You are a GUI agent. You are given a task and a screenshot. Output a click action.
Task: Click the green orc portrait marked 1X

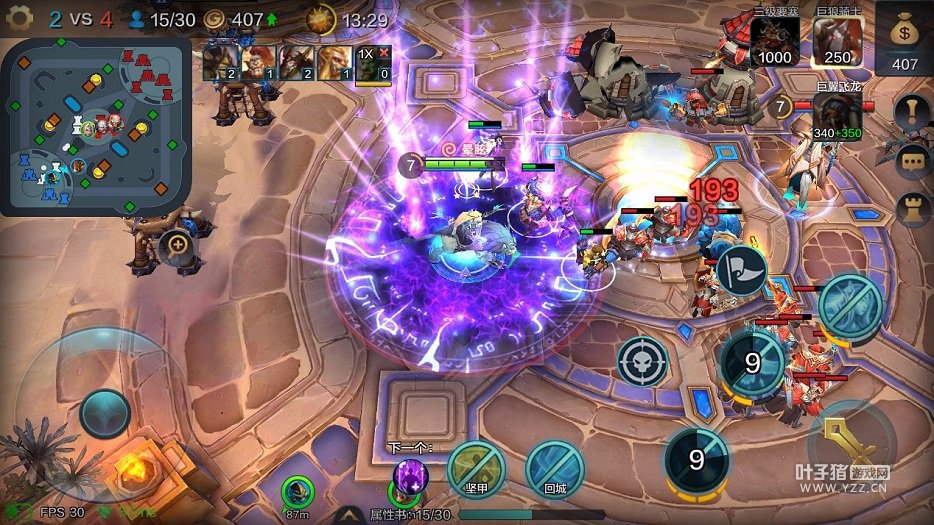[x=372, y=62]
